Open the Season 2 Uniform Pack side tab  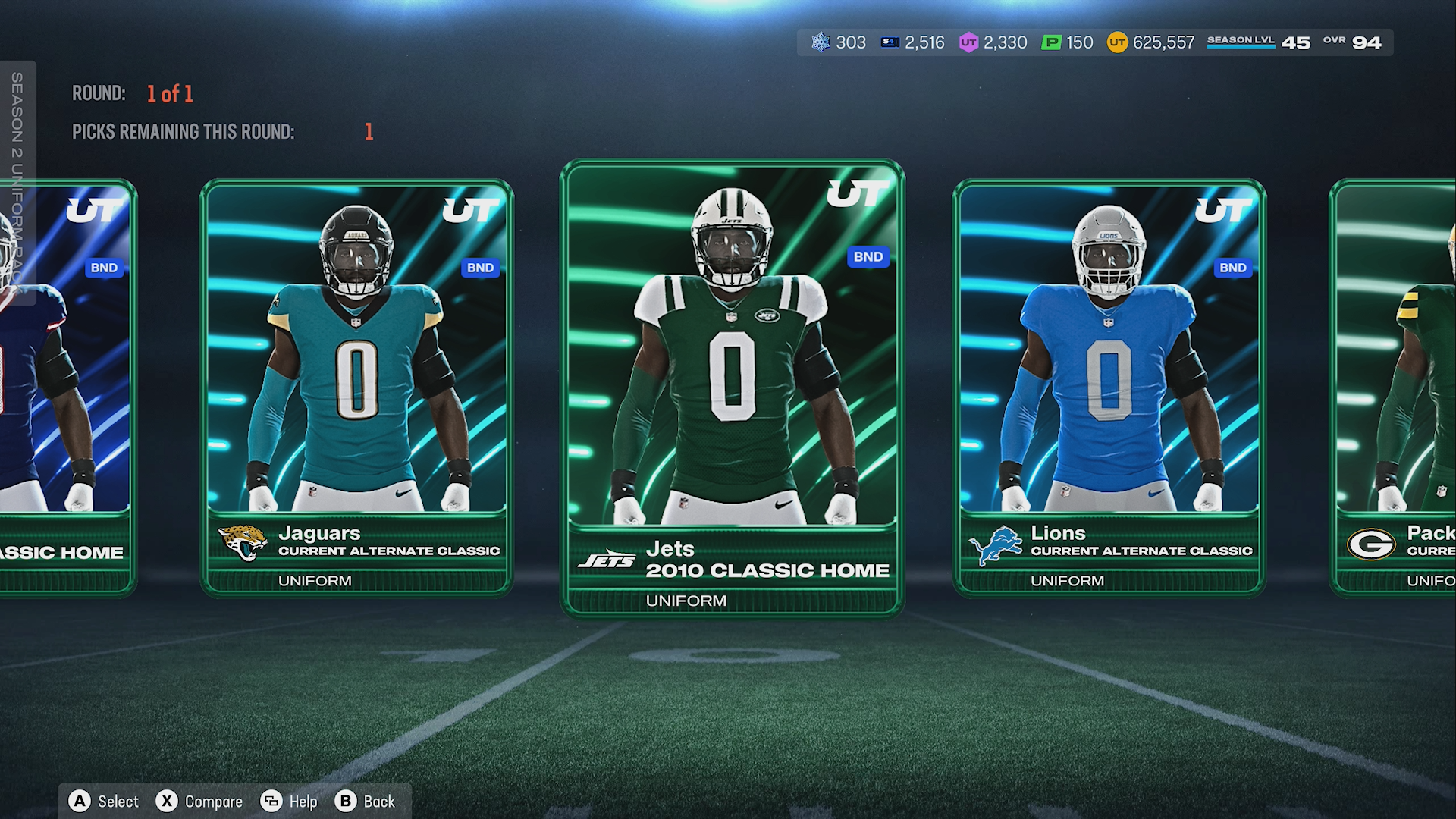click(17, 182)
